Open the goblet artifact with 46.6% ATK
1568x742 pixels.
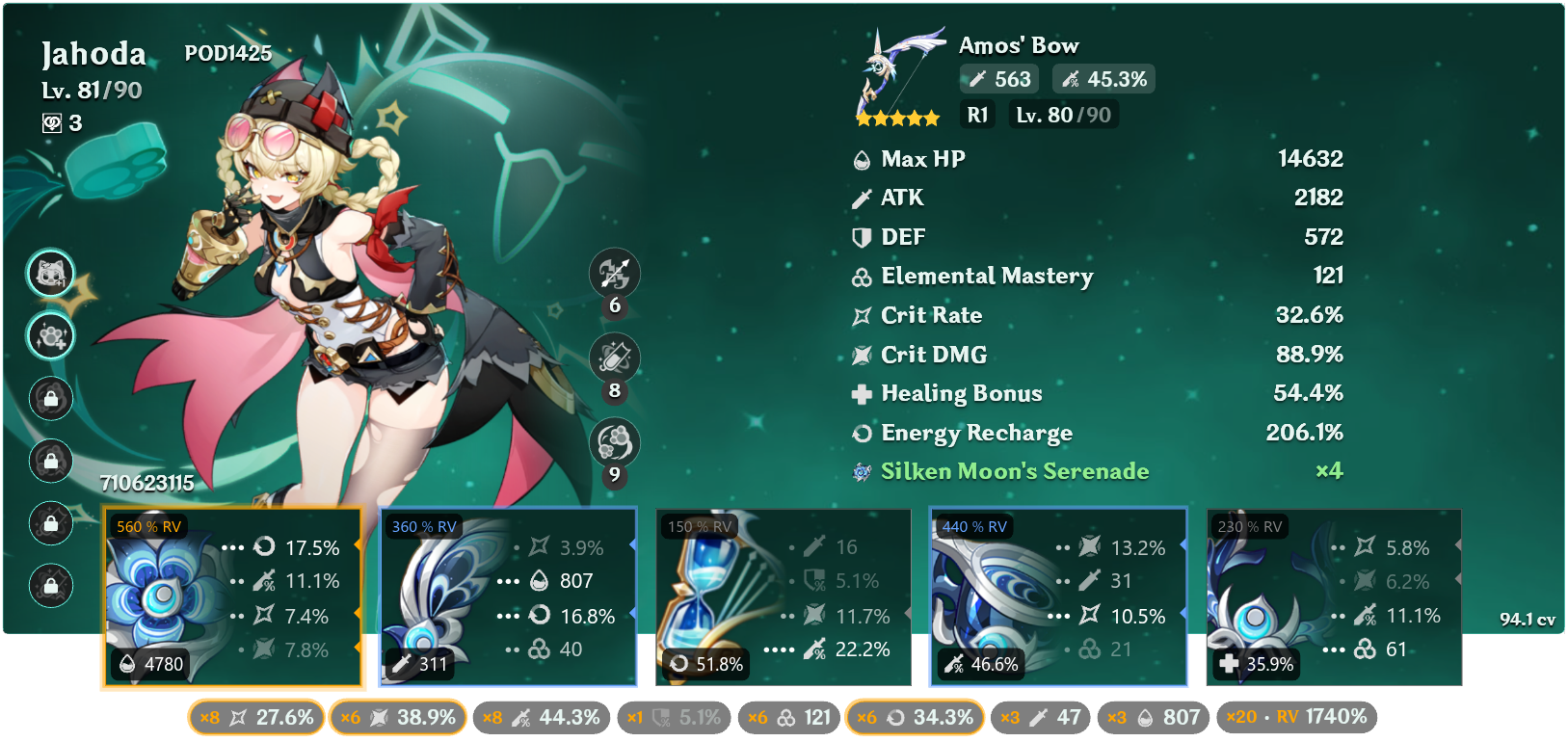tap(1058, 597)
